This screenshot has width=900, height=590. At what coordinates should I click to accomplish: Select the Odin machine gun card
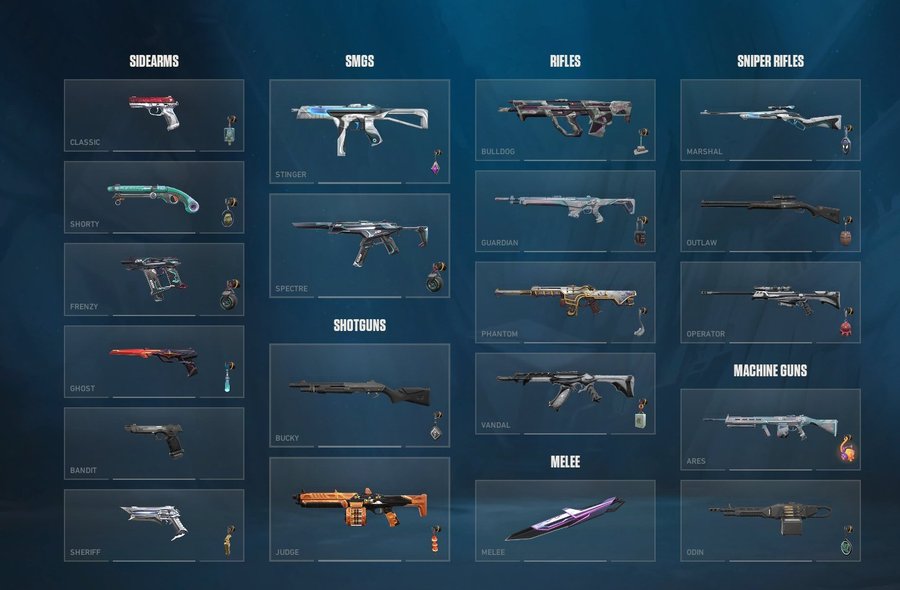coord(770,520)
